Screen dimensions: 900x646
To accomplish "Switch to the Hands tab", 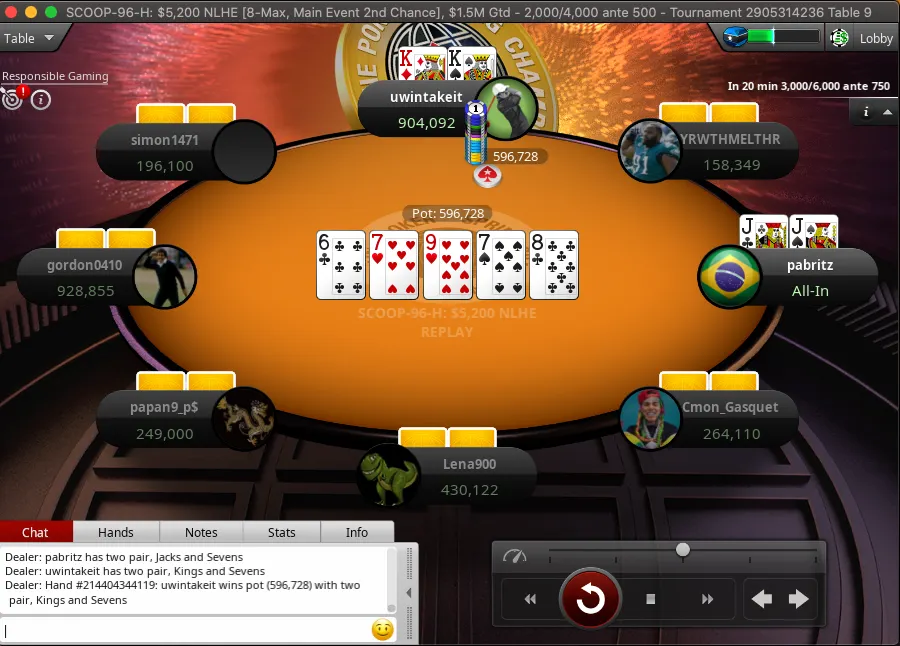I will pyautogui.click(x=116, y=532).
